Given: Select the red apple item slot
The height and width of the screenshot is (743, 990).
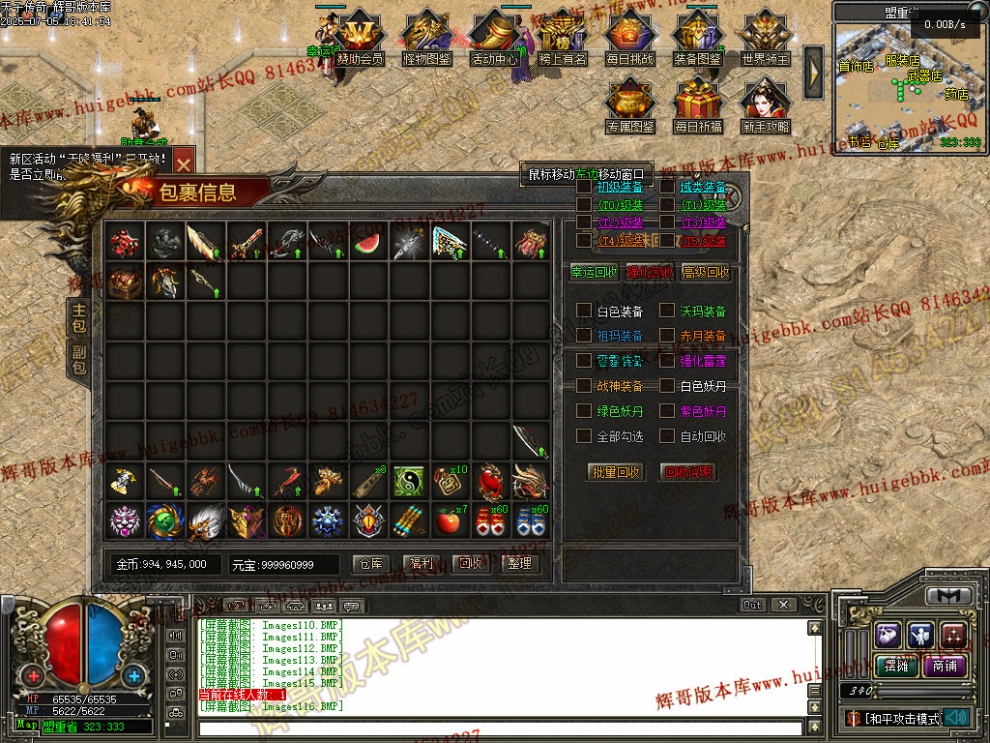Looking at the screenshot, I should (x=450, y=521).
